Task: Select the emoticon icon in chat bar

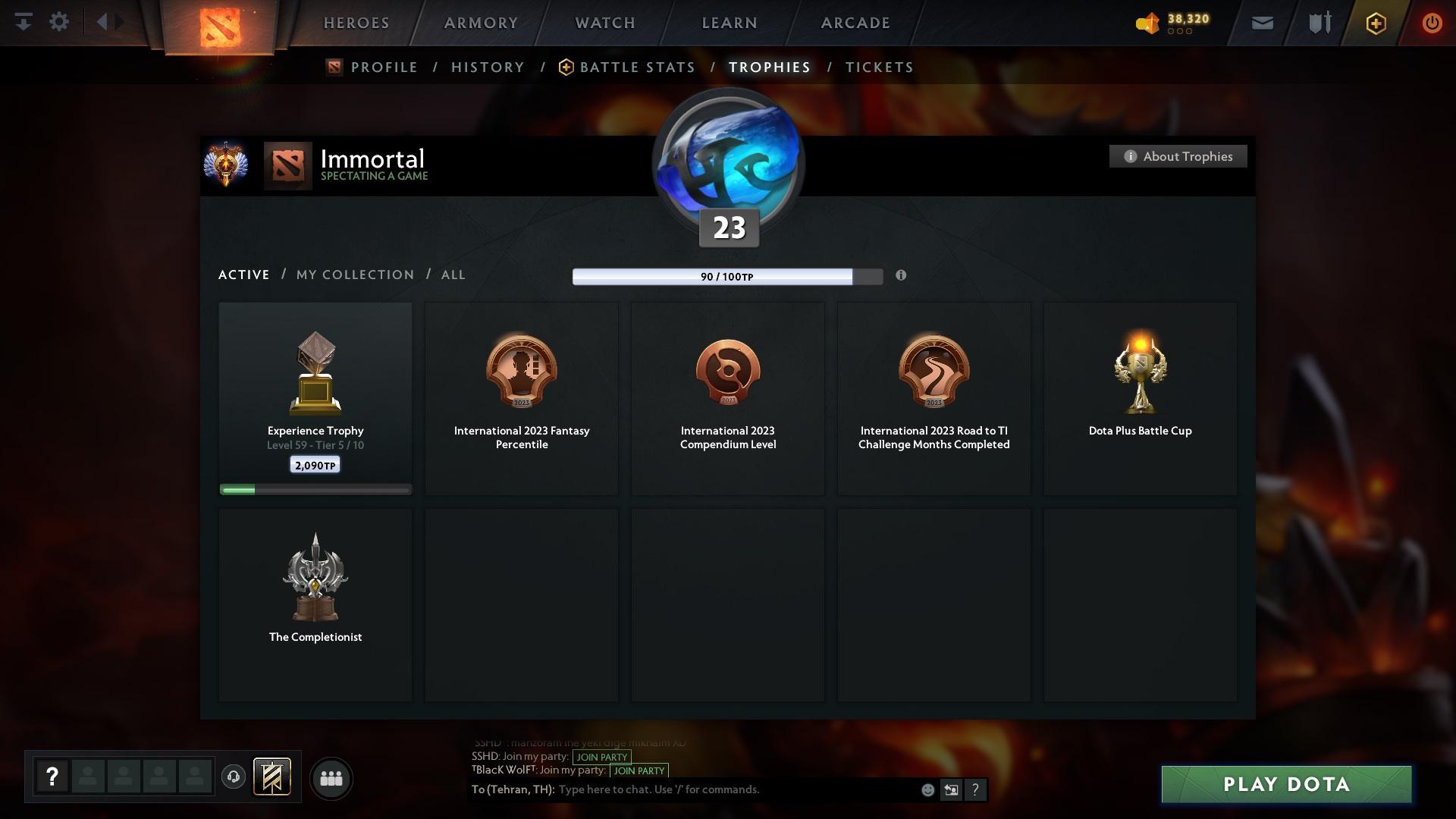Action: coord(927,789)
